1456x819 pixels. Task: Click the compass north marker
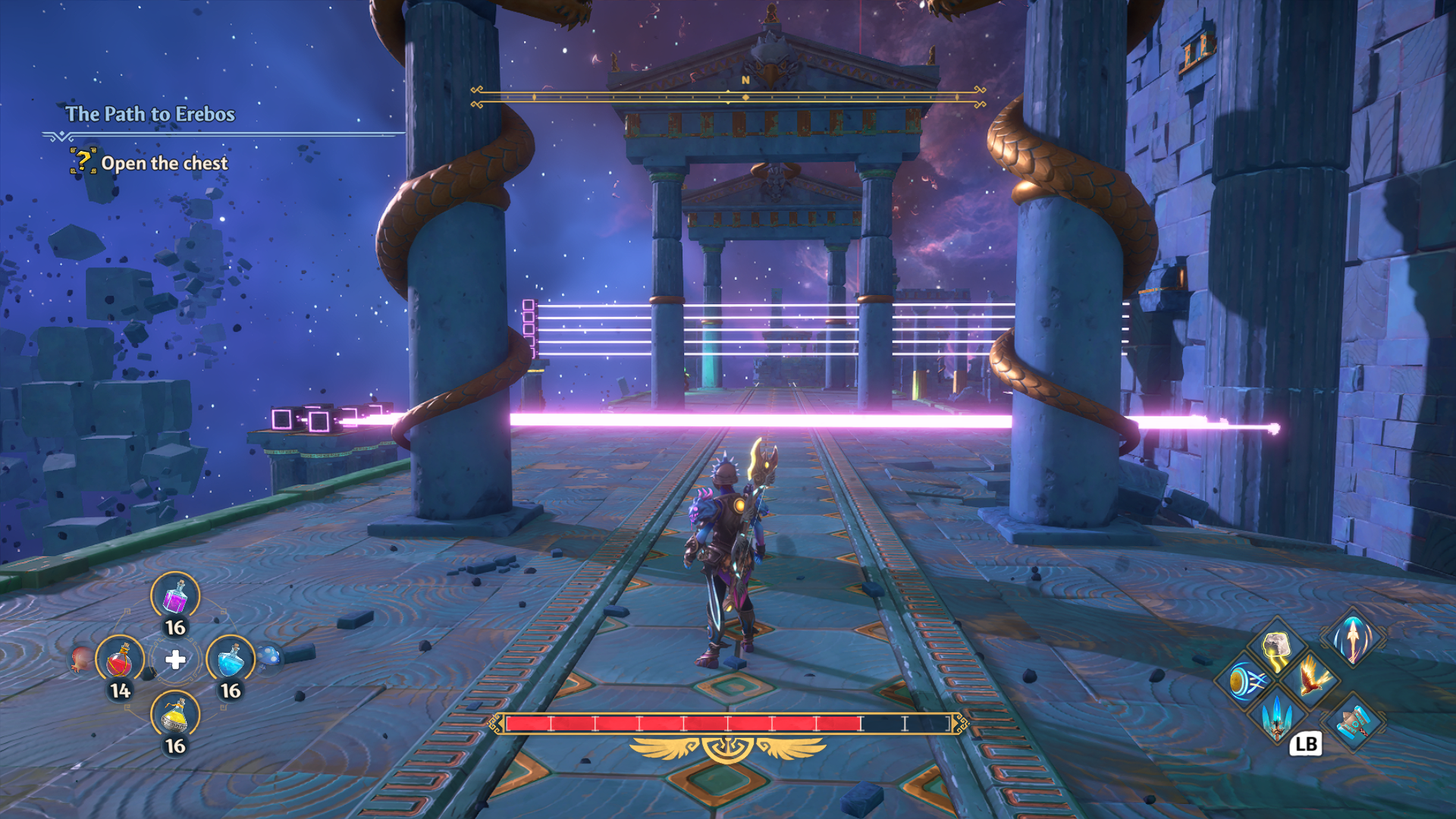[x=745, y=80]
